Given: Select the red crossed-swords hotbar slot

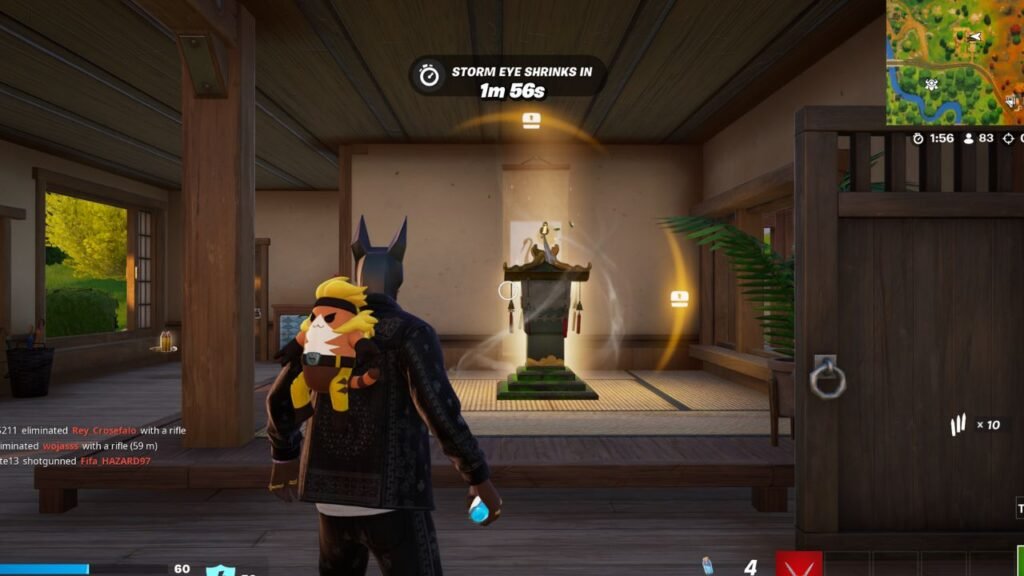Looking at the screenshot, I should [x=799, y=565].
